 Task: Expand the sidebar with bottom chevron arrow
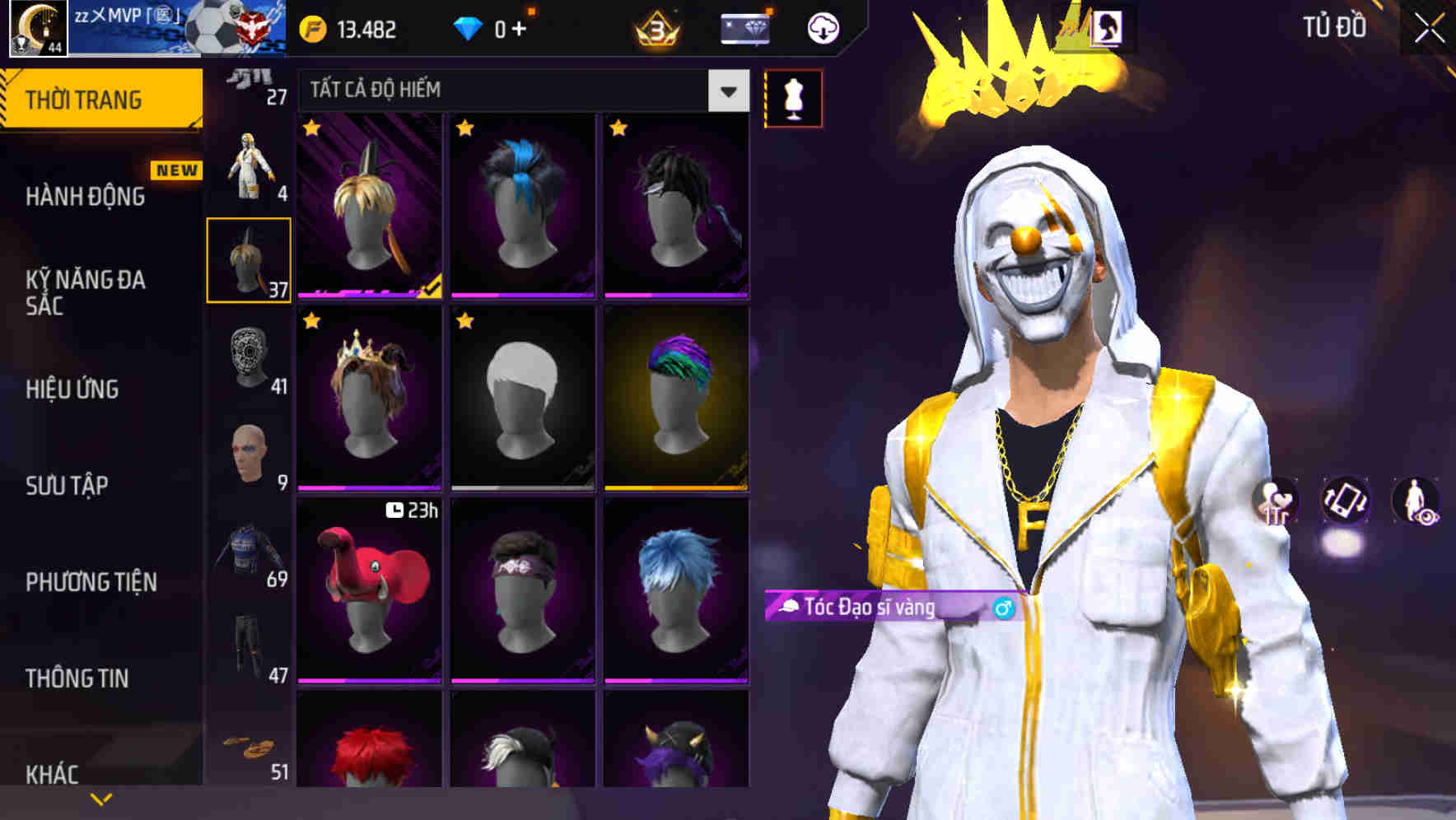(100, 797)
